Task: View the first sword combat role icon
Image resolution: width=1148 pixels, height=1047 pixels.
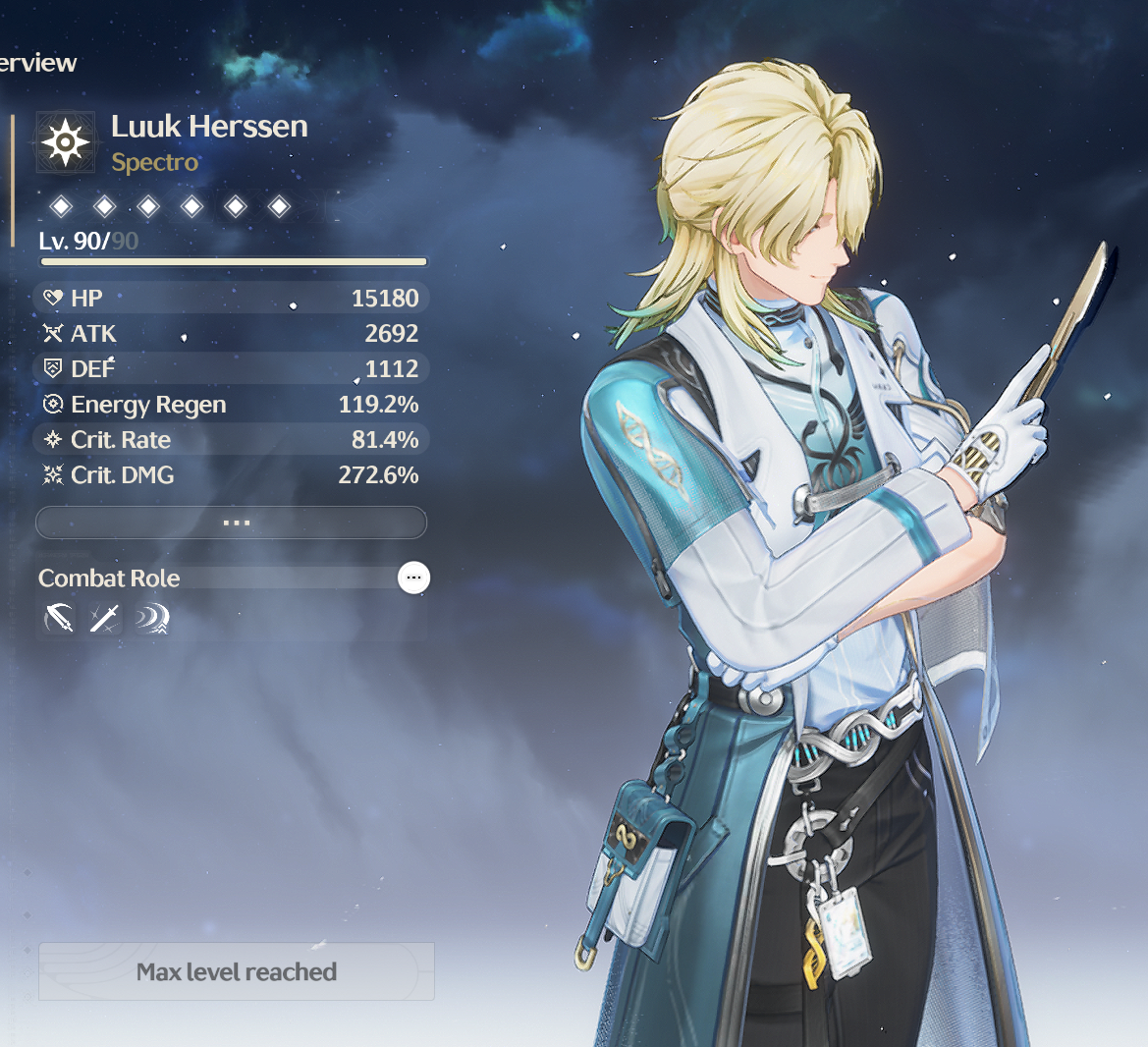Action: point(59,619)
